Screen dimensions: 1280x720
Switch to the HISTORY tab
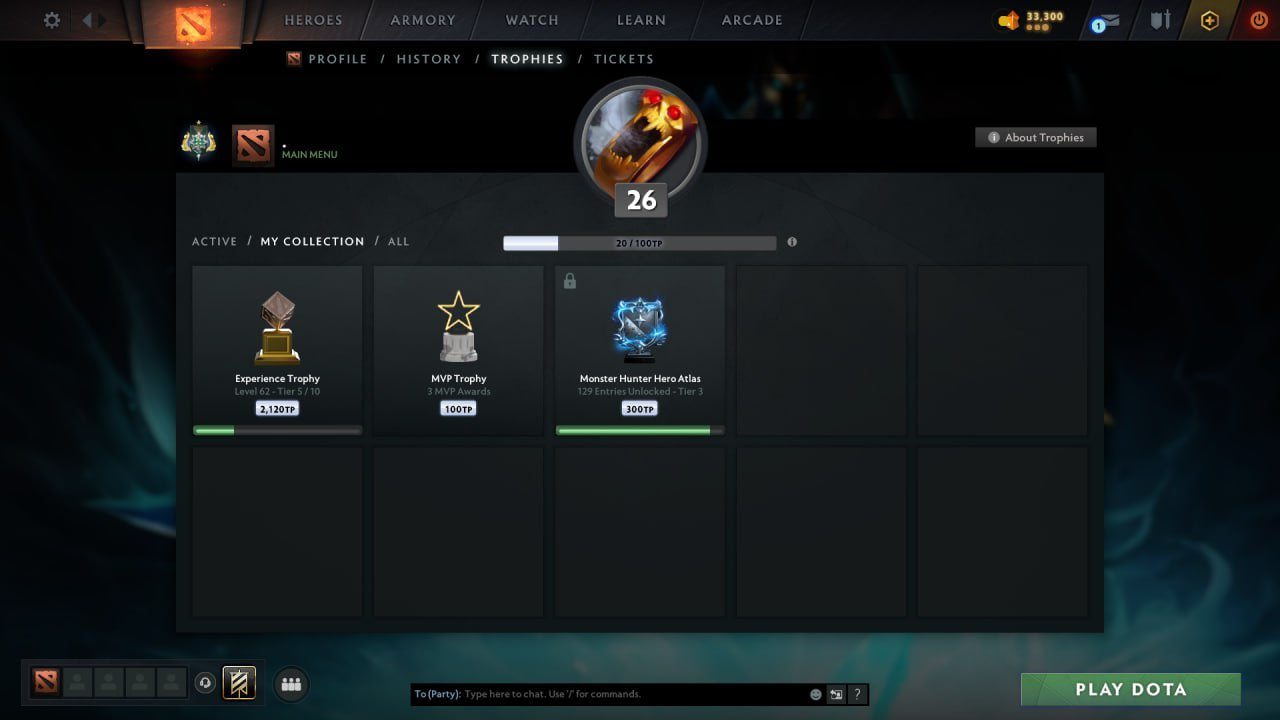click(x=428, y=59)
